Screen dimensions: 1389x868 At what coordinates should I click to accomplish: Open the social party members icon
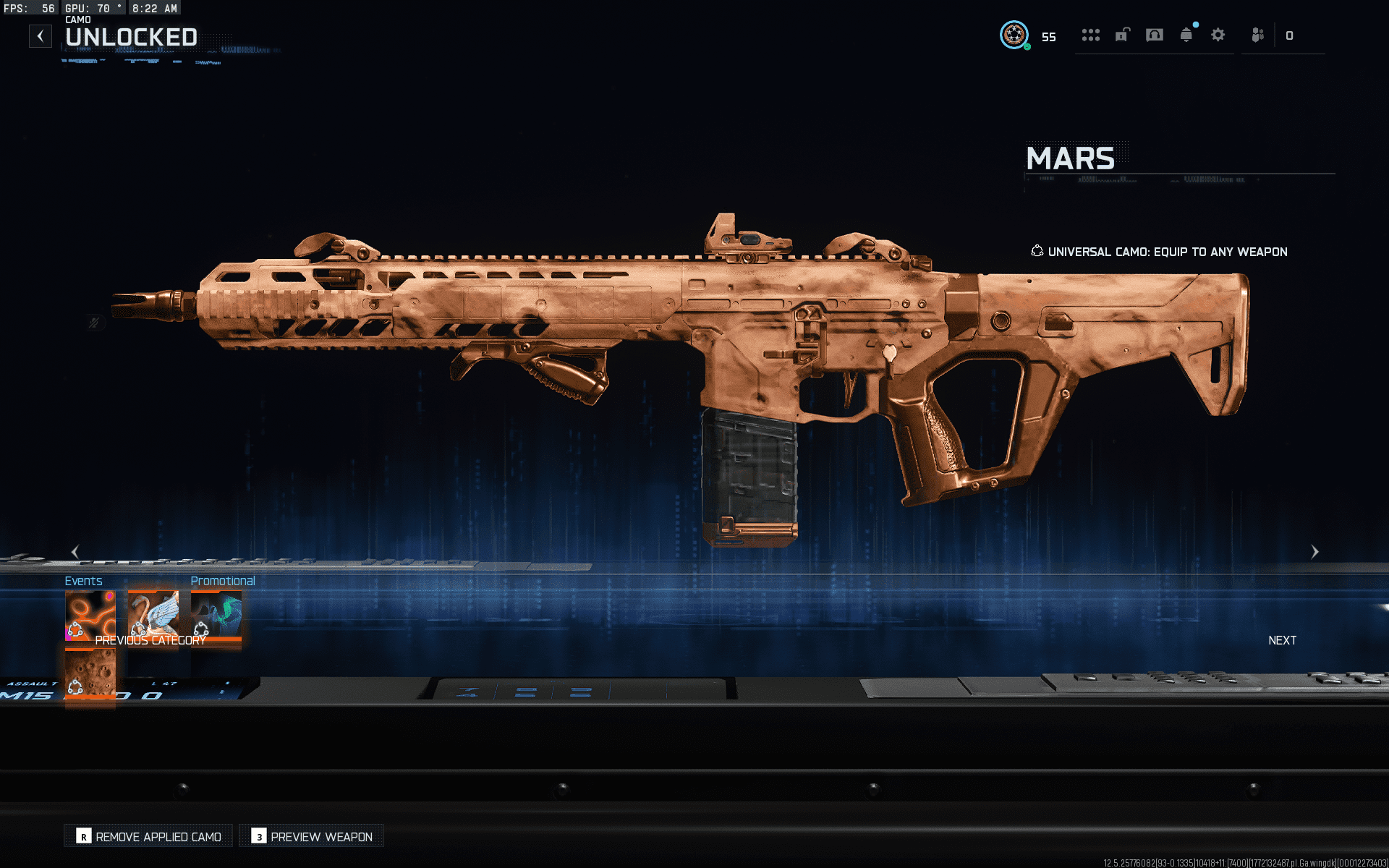1258,35
